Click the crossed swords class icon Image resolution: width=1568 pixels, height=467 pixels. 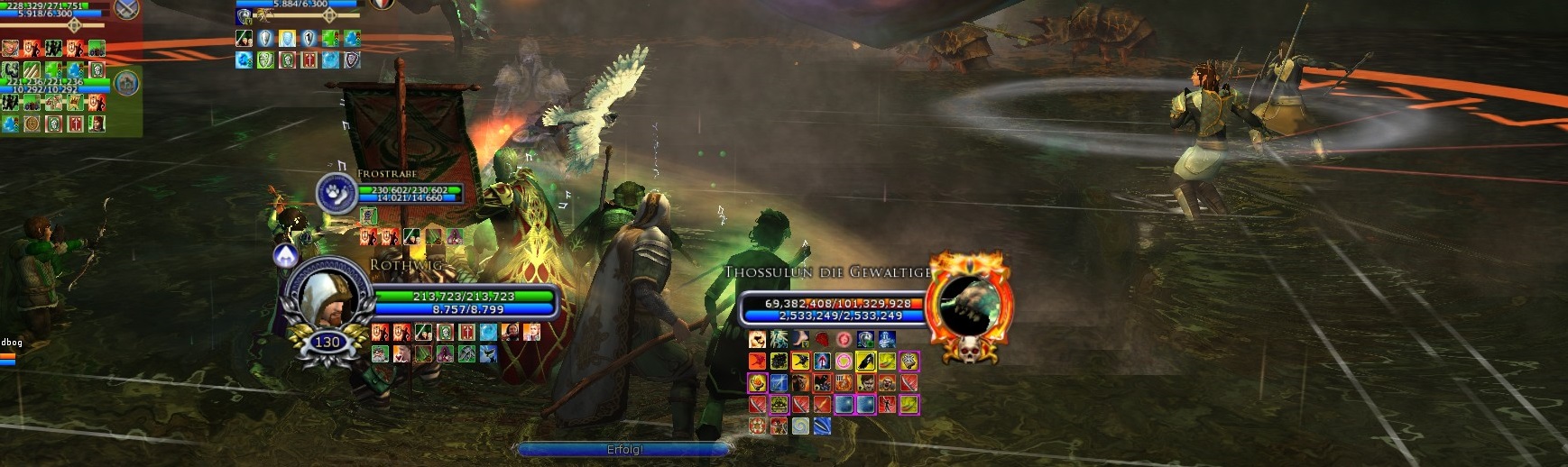127,10
